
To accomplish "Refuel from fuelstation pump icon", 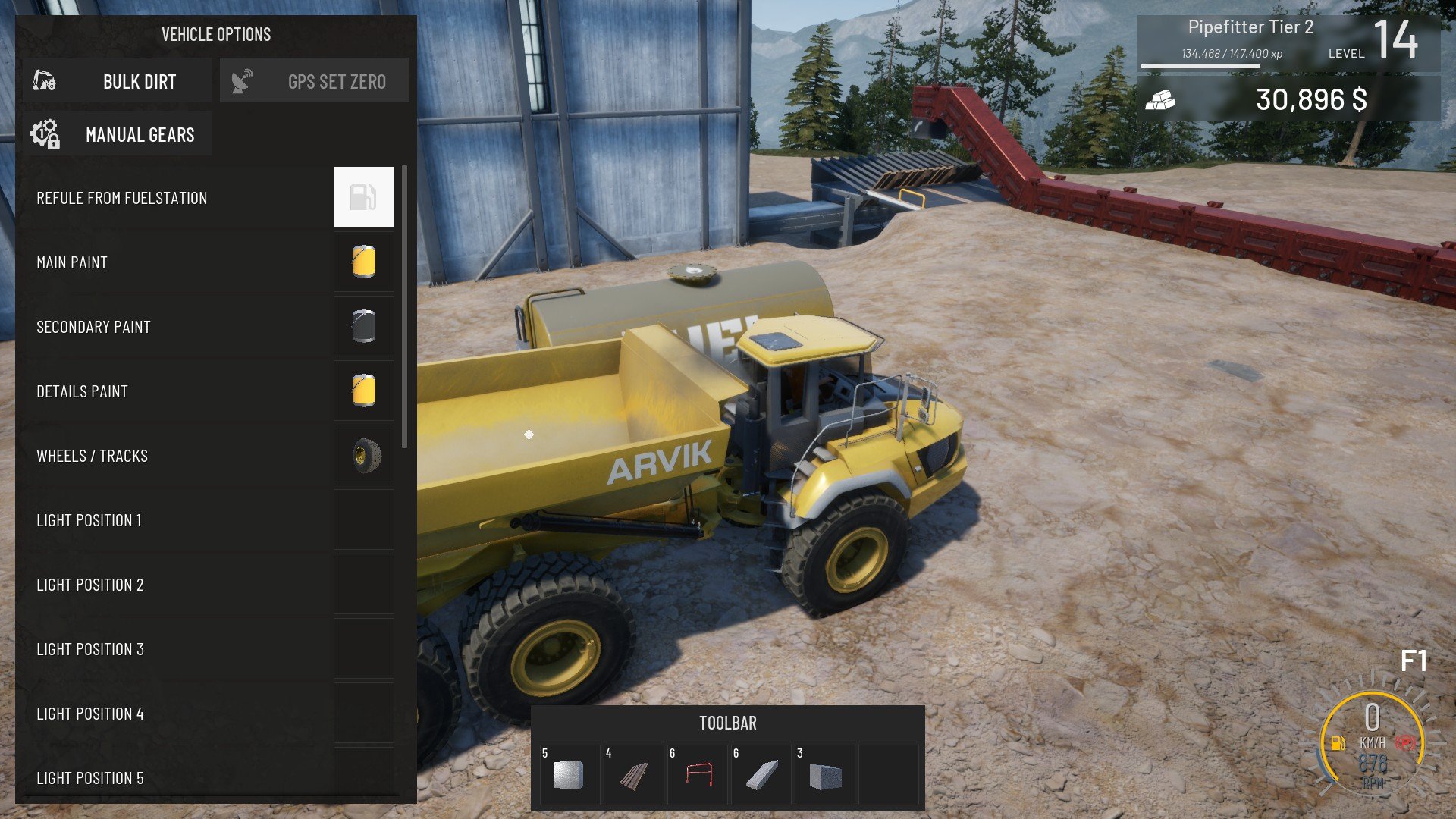I will pyautogui.click(x=364, y=197).
